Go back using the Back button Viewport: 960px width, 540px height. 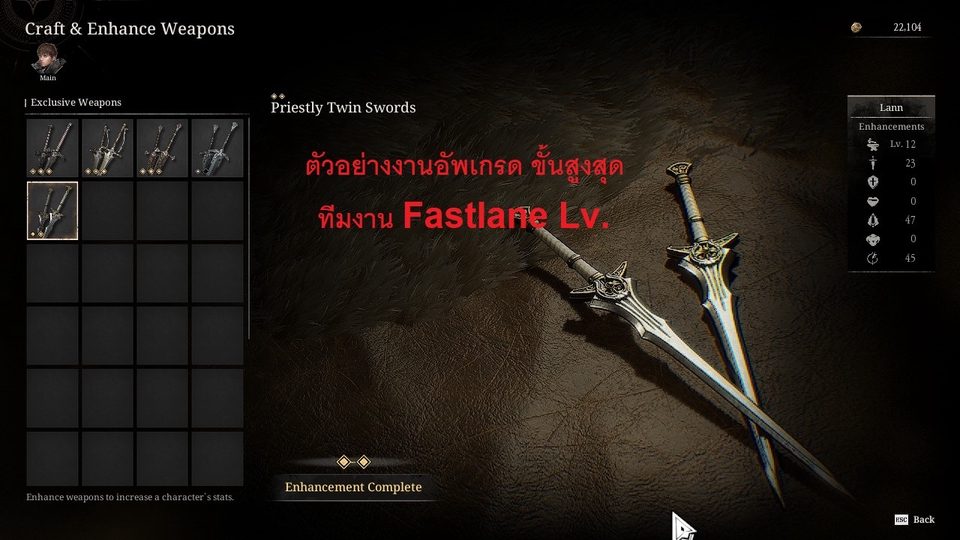coord(915,520)
